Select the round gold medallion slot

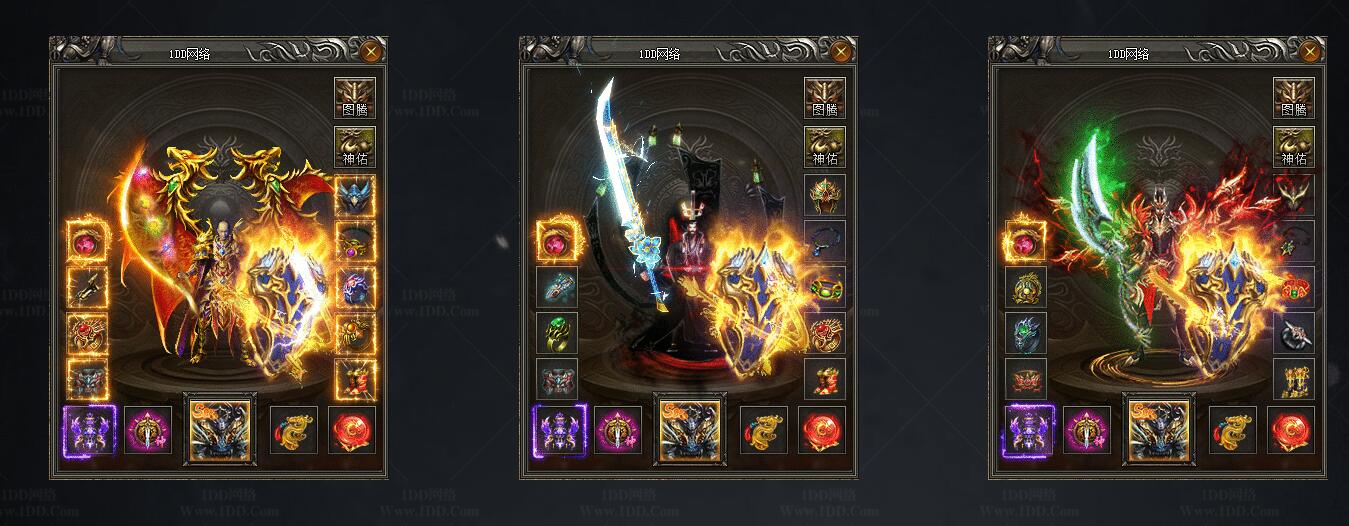(x=1025, y=288)
